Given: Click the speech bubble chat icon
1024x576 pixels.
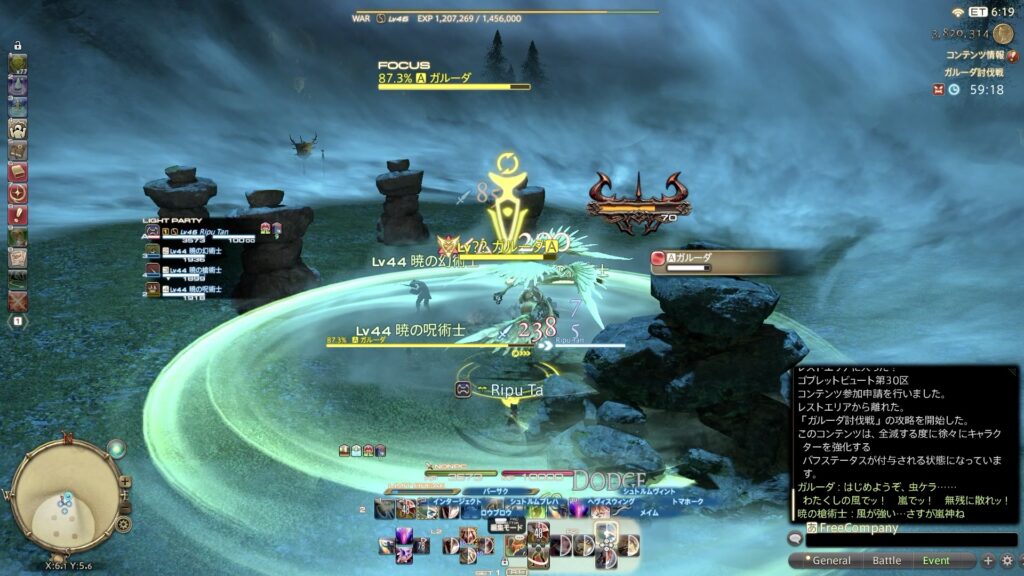Looking at the screenshot, I should pos(796,539).
